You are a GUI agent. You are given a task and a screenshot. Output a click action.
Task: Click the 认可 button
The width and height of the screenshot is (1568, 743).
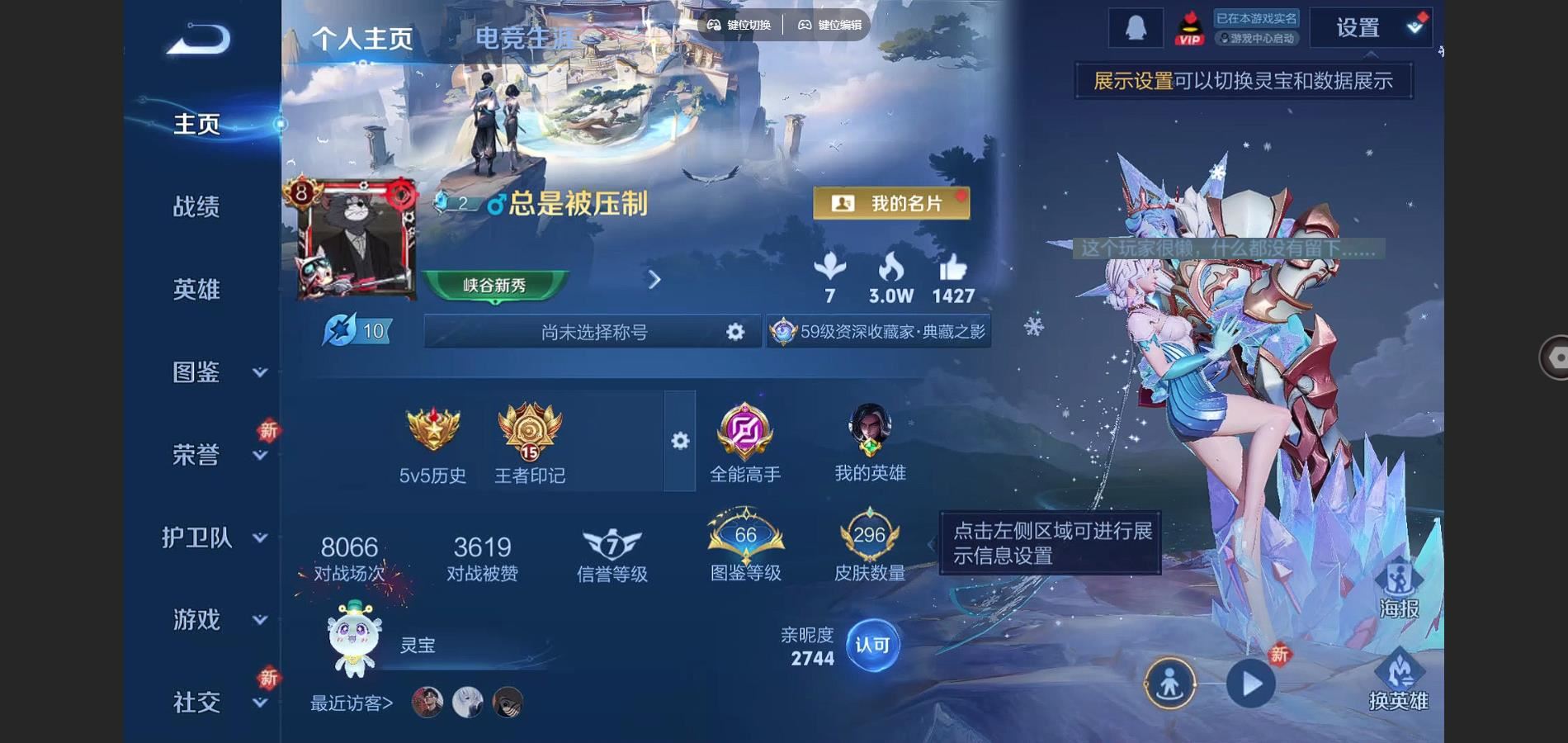point(872,646)
